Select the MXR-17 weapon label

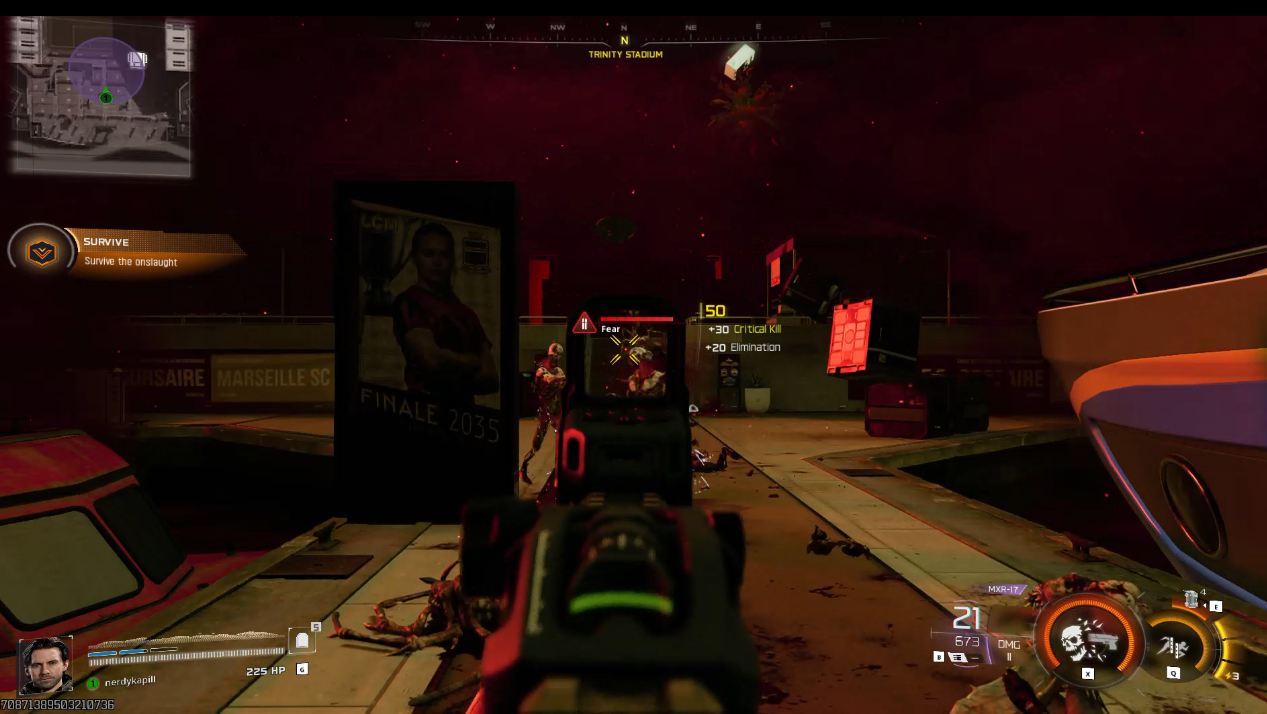1003,589
